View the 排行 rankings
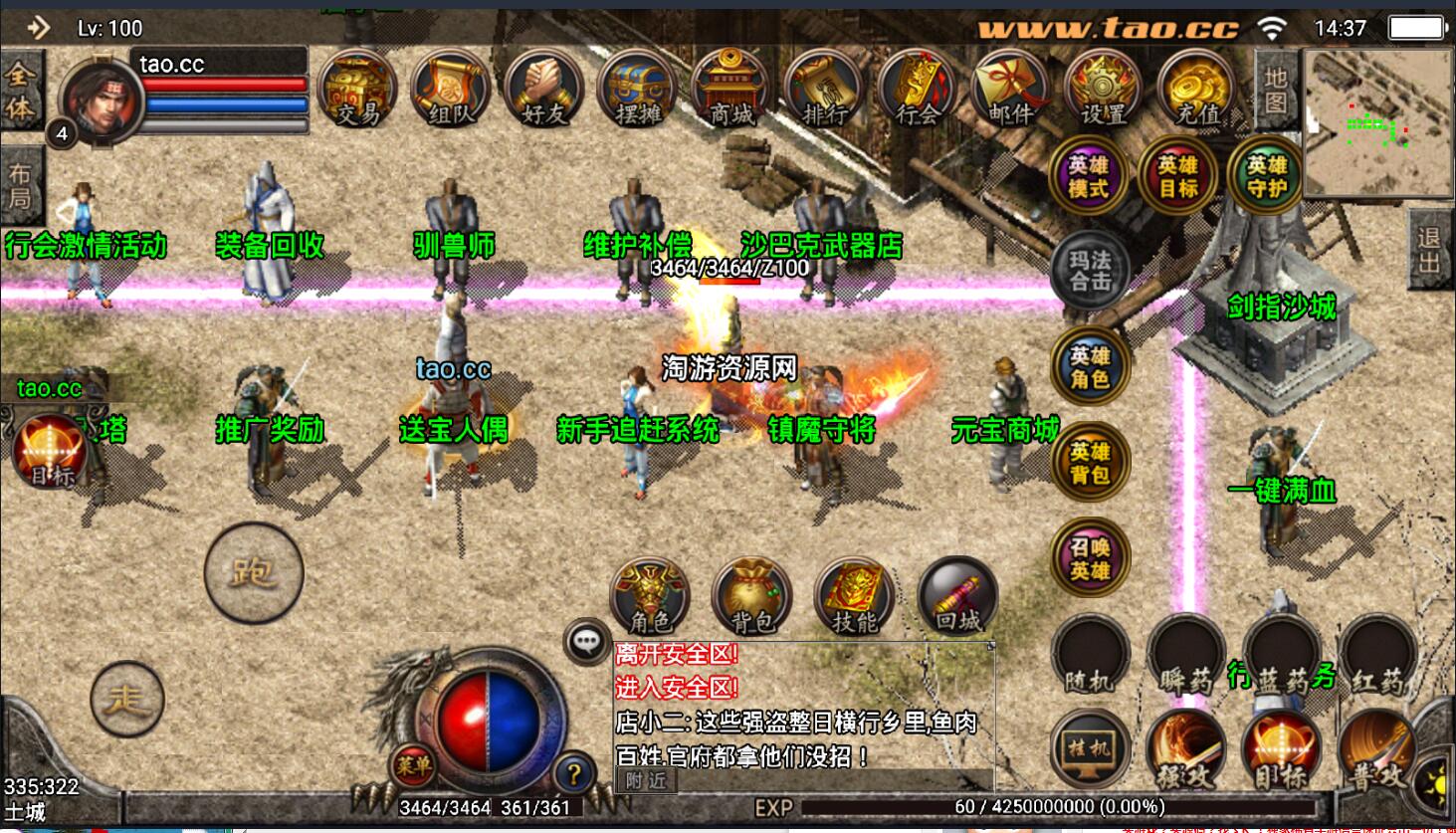This screenshot has height=833, width=1456. click(x=824, y=90)
